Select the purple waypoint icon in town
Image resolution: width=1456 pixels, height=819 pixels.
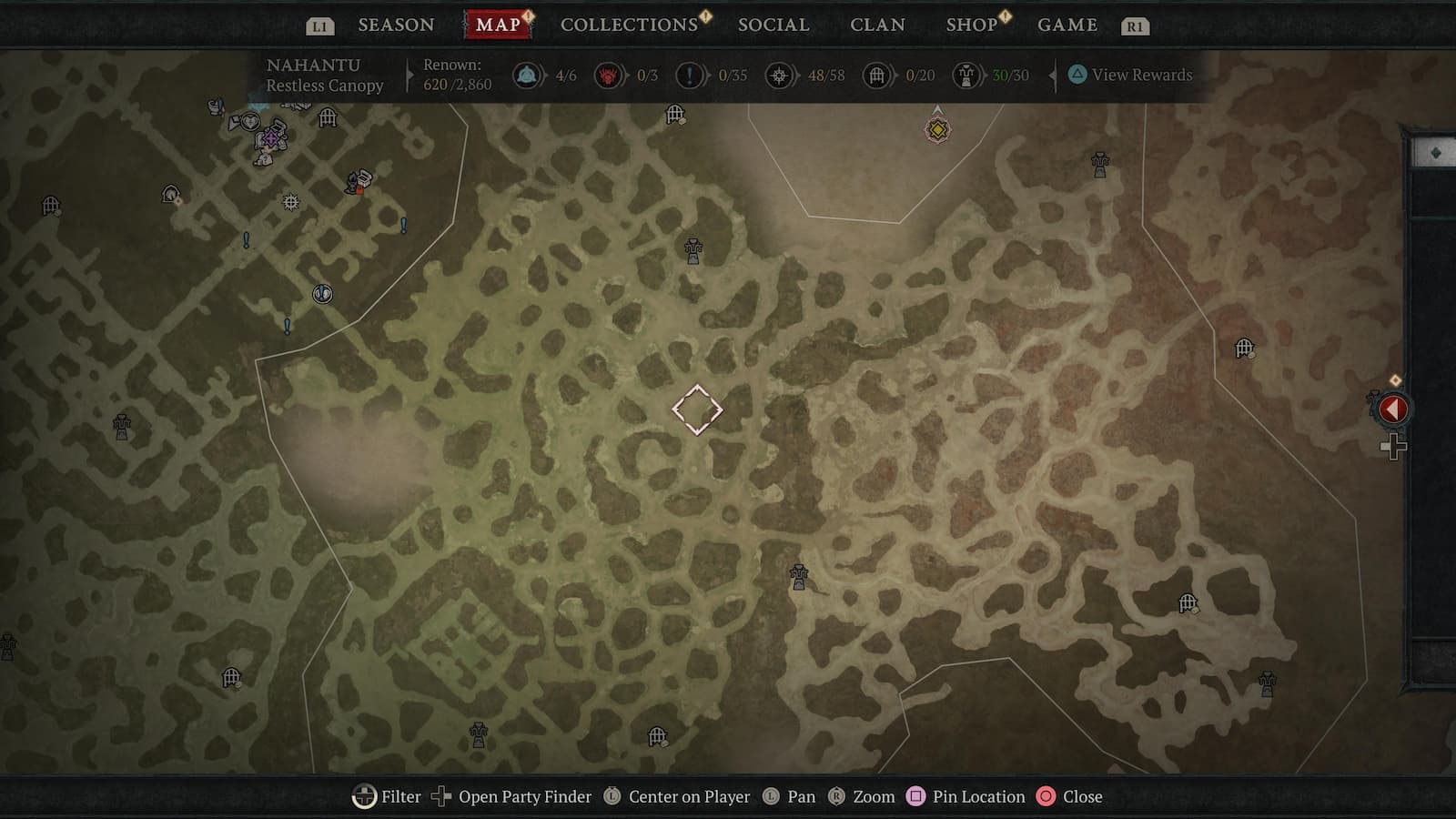click(270, 138)
